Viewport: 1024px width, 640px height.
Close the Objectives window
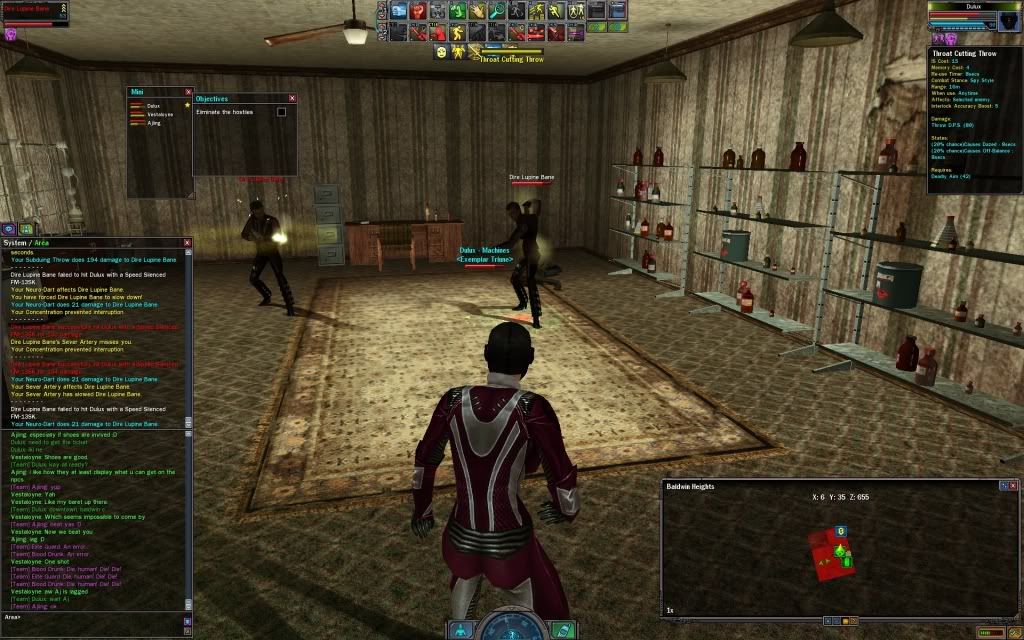[292, 99]
